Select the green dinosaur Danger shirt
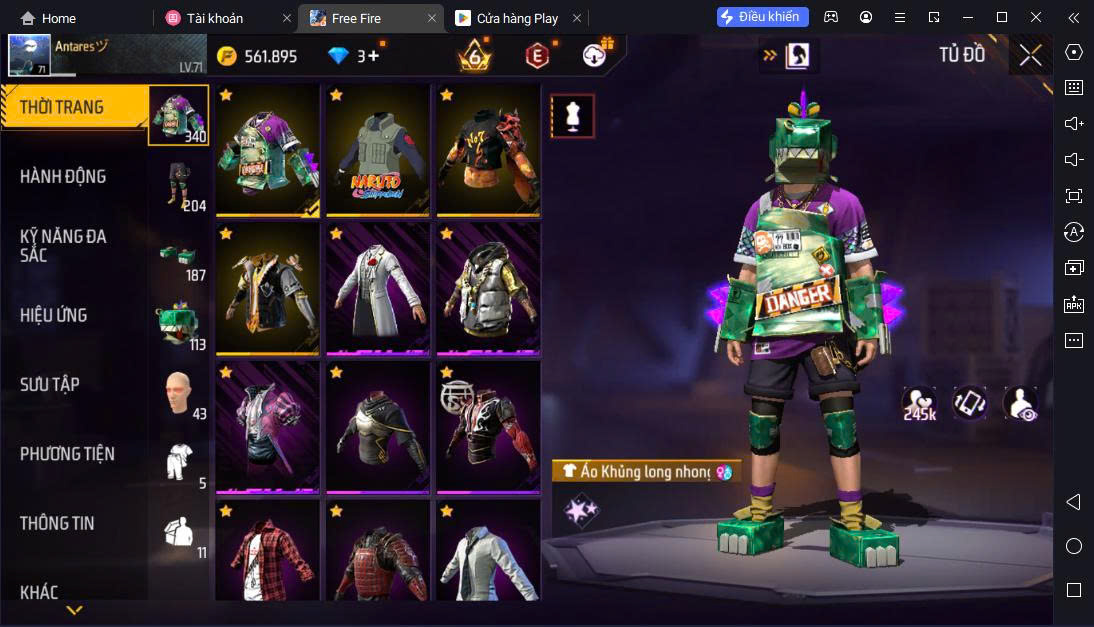This screenshot has width=1094, height=627. point(267,150)
